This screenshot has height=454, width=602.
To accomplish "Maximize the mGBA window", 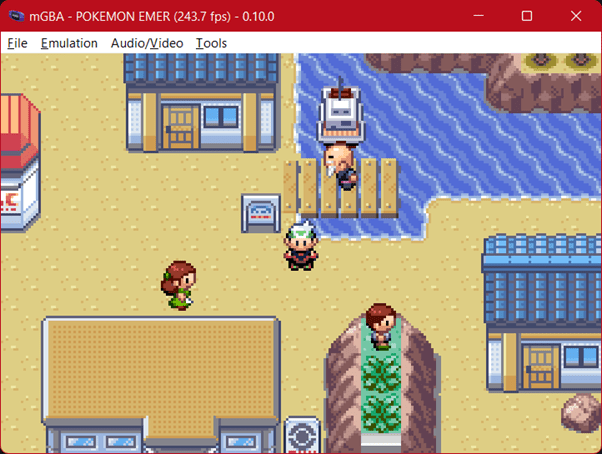I will [527, 16].
